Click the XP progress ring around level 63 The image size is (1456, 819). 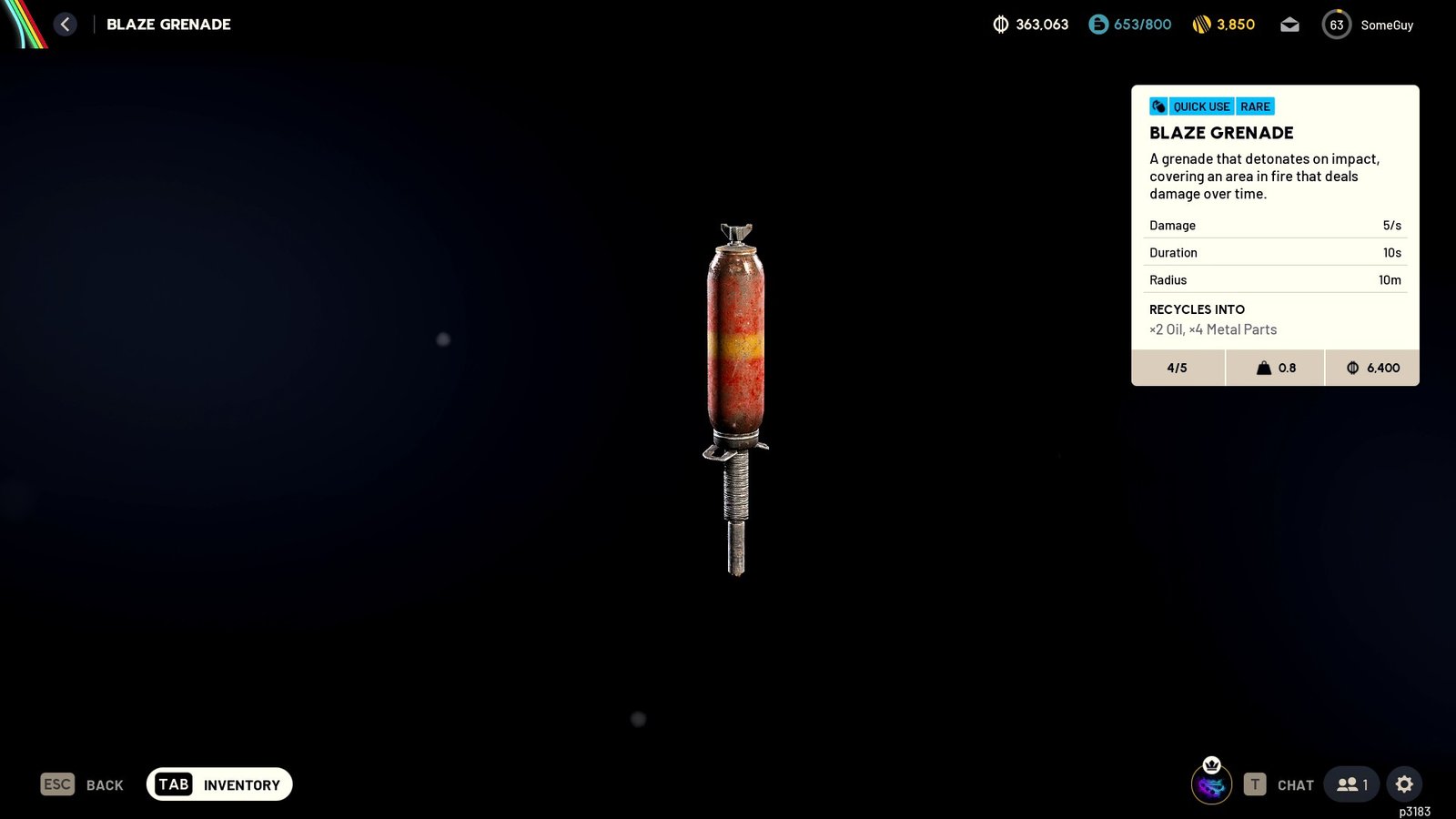[x=1337, y=25]
